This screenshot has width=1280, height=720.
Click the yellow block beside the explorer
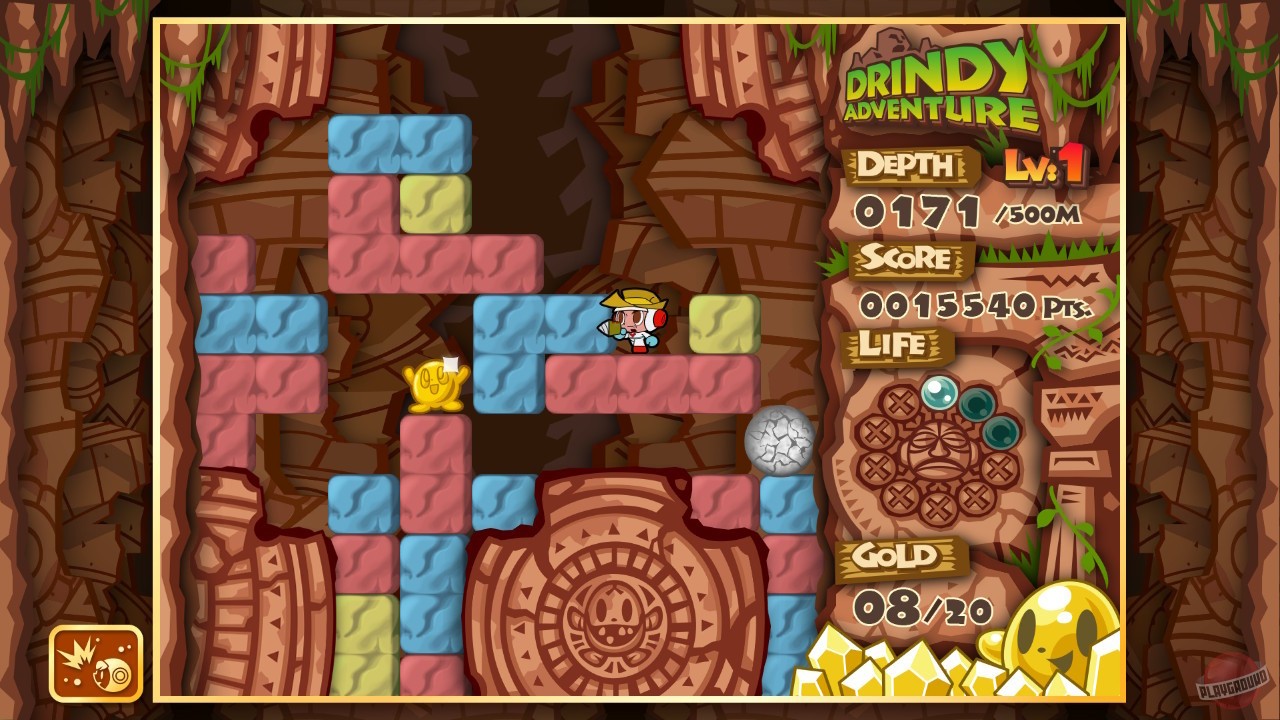coord(722,321)
